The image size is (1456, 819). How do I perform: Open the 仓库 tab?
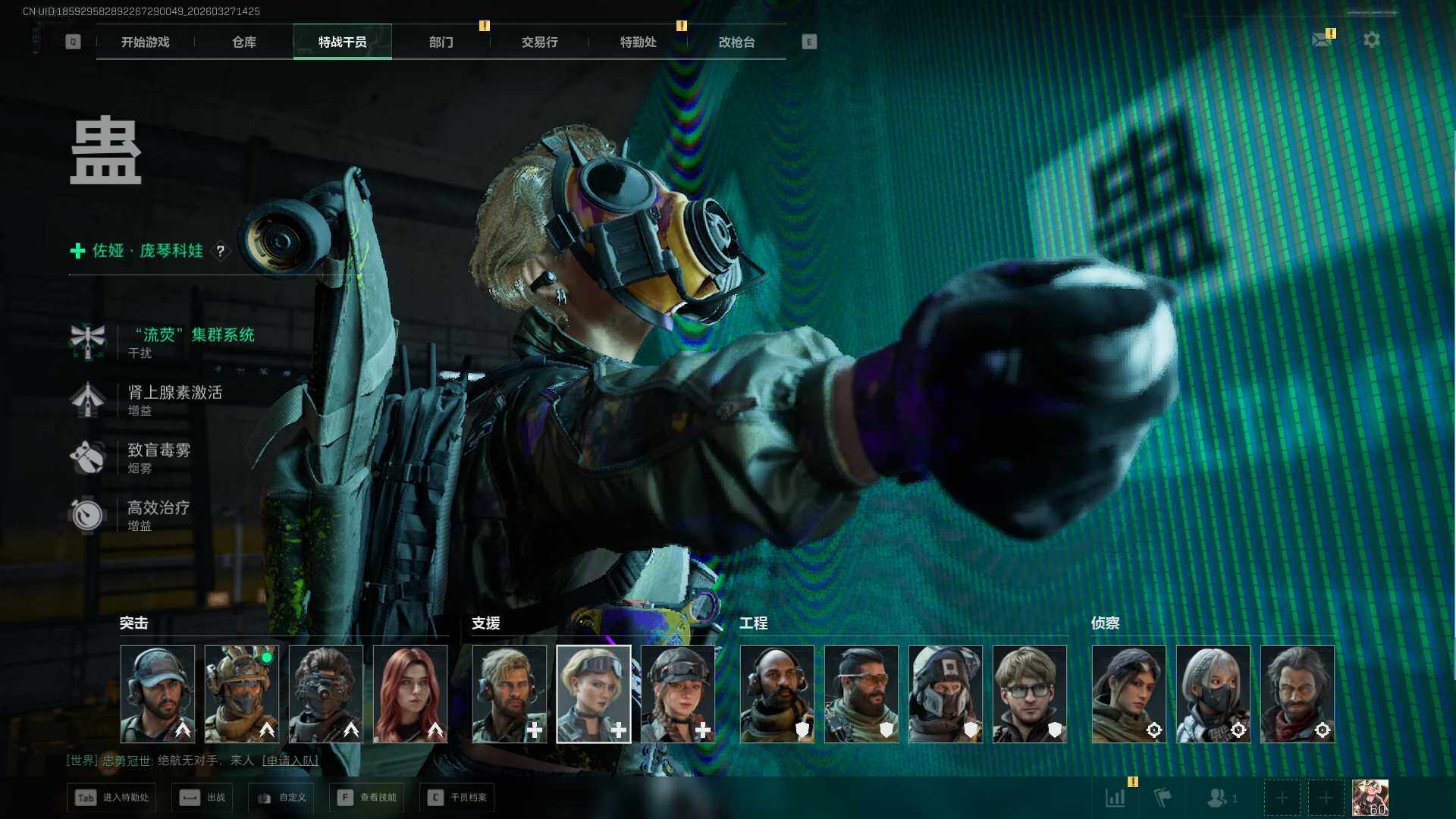(243, 42)
